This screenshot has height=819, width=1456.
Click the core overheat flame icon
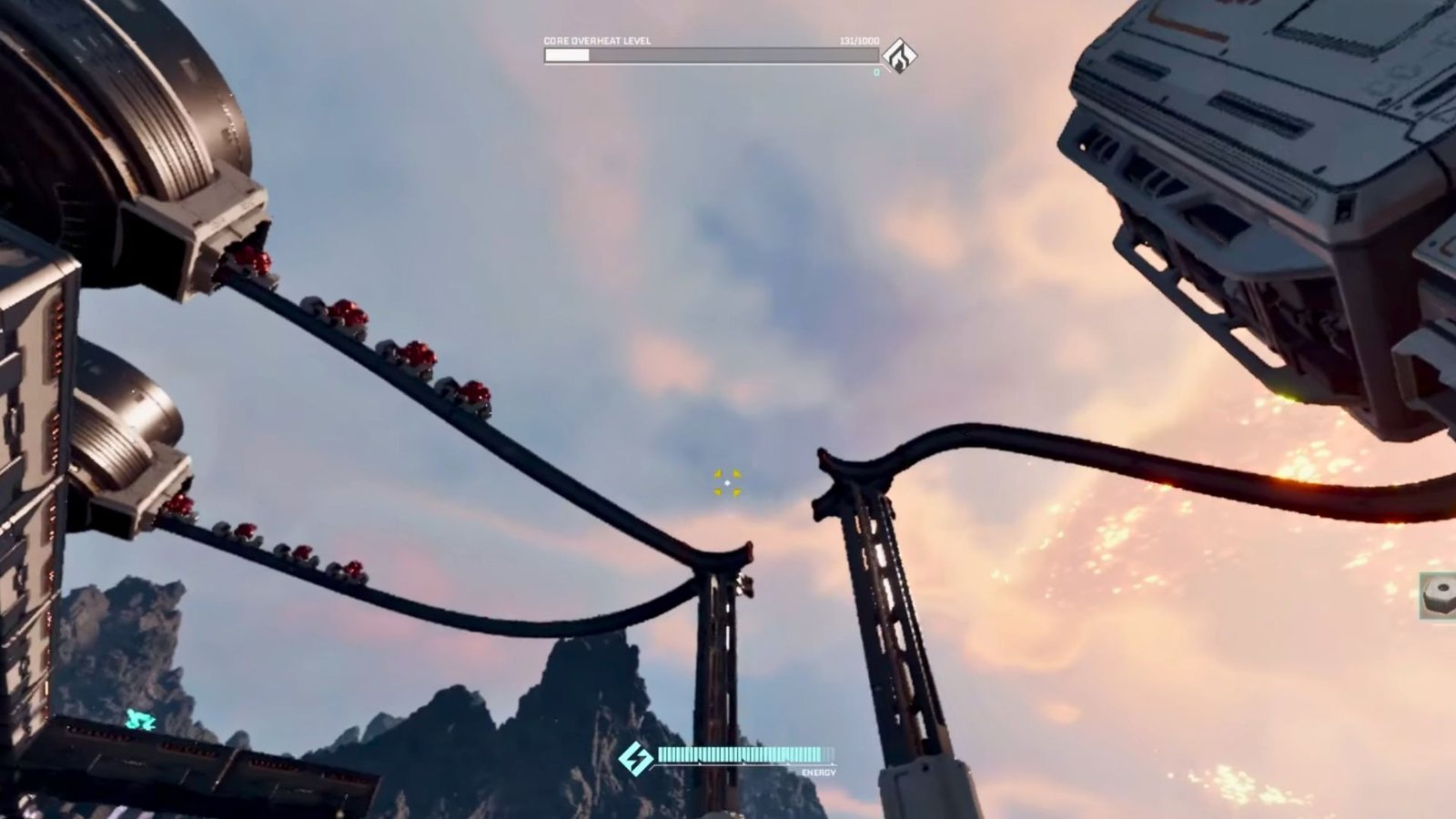pos(900,56)
